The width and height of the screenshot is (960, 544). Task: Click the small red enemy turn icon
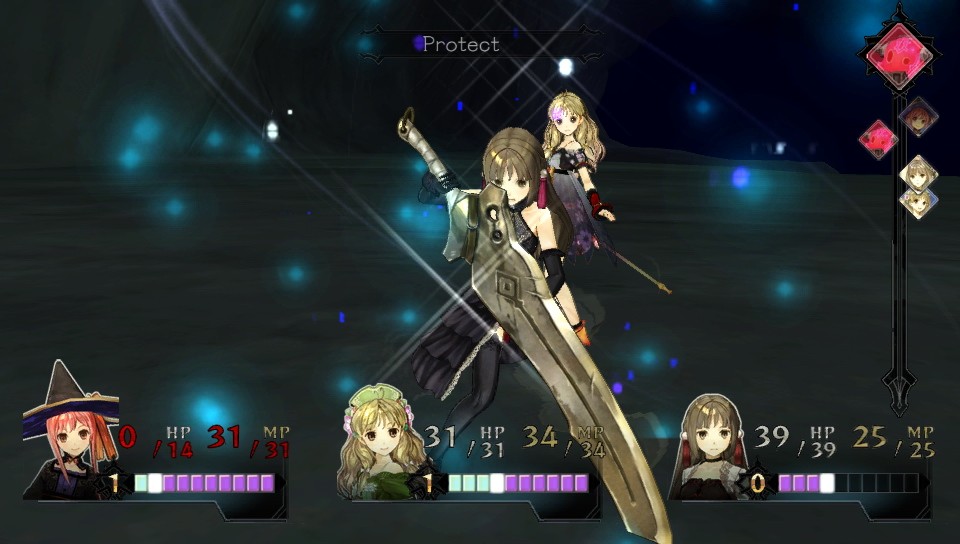(x=878, y=138)
